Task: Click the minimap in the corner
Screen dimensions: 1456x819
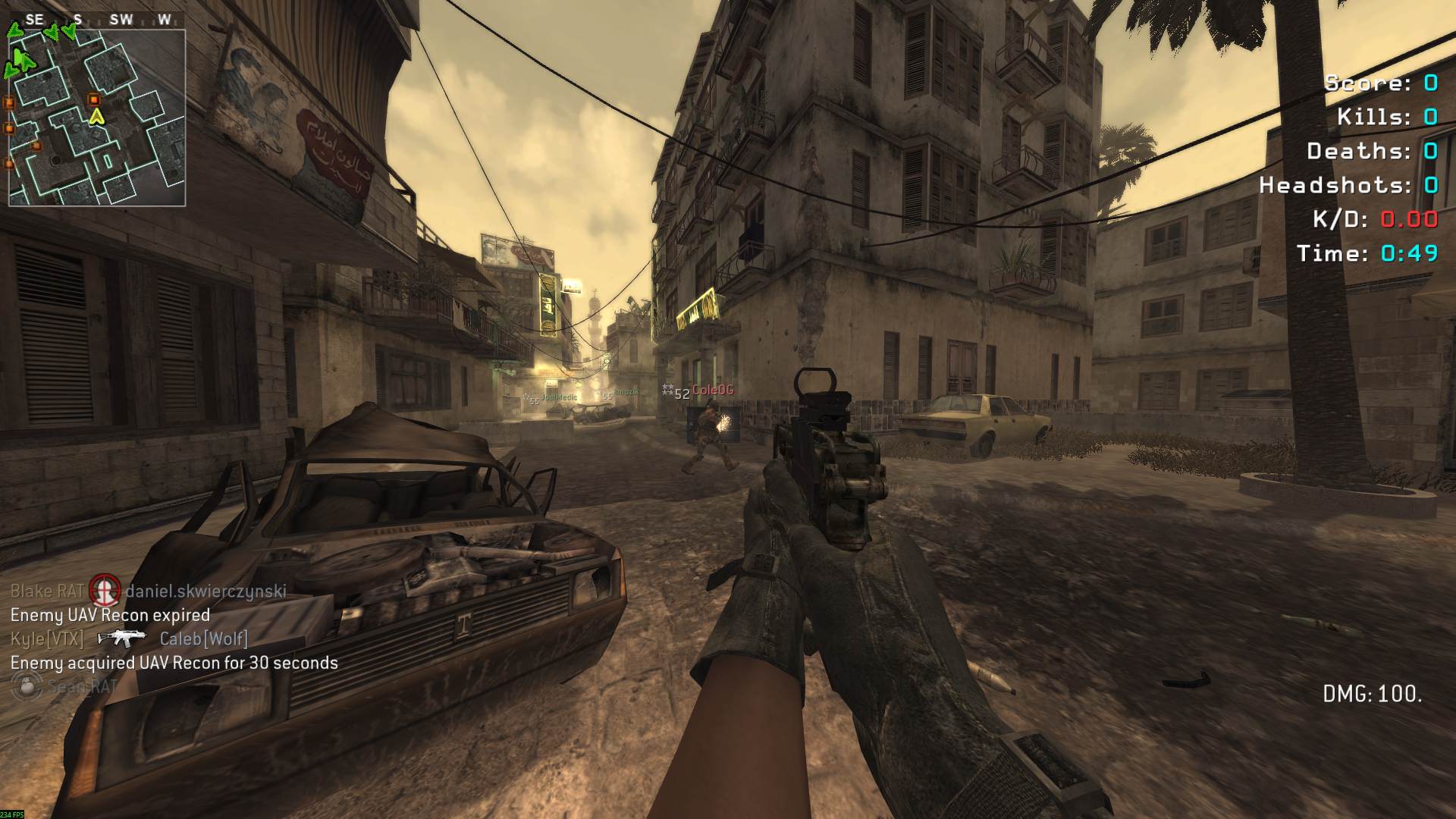Action: (x=97, y=118)
